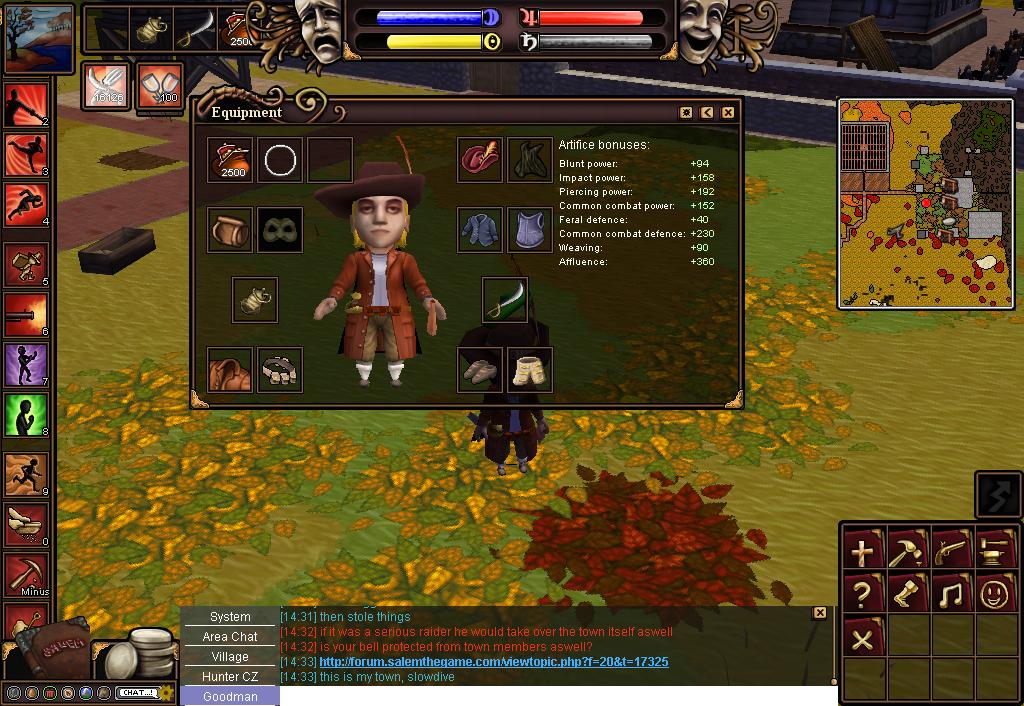Screen dimensions: 1024x706
Task: Select the green-bladed sword slot
Action: (x=504, y=300)
